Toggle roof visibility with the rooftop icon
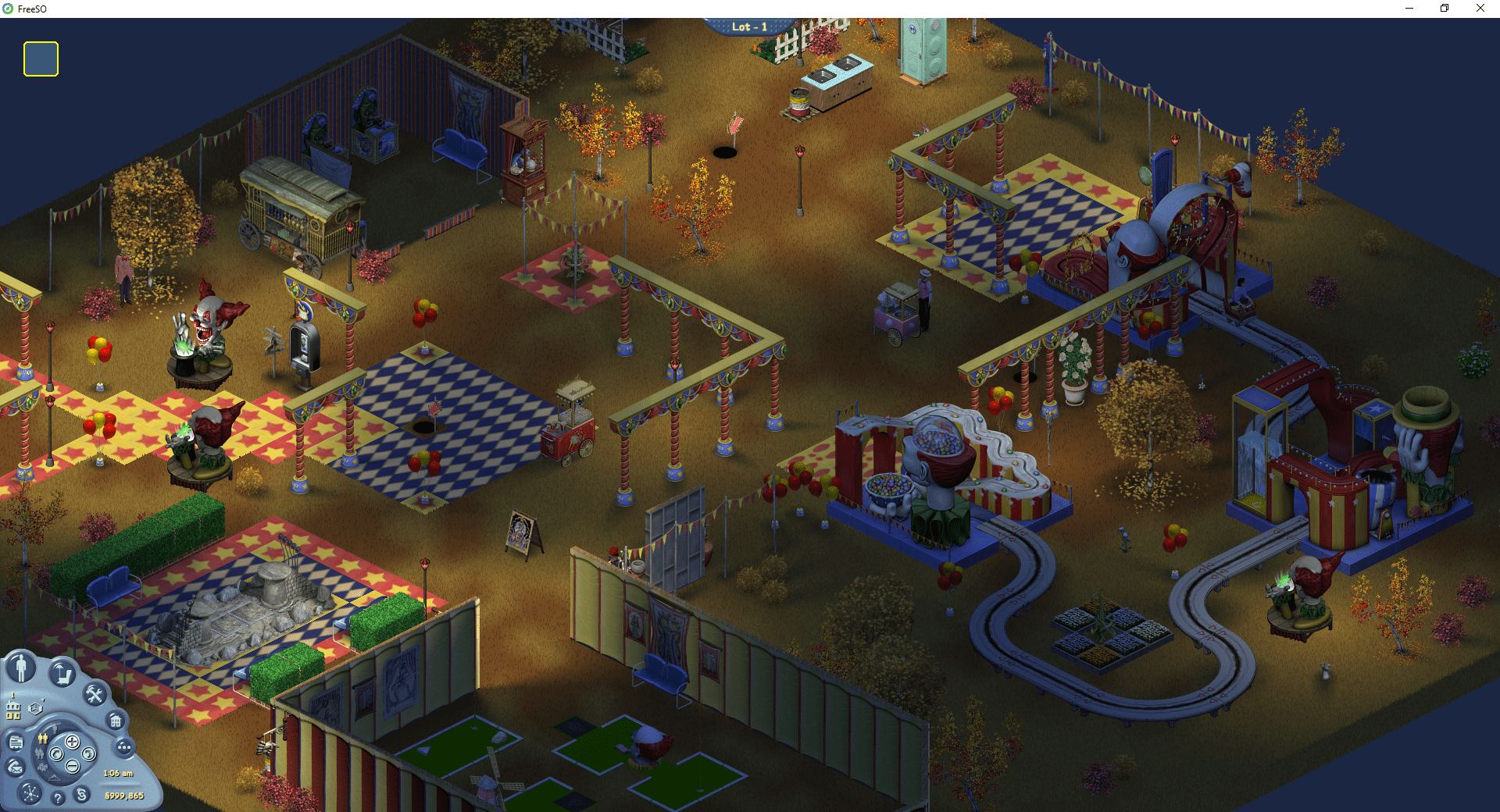The height and width of the screenshot is (812, 1500). [55, 778]
